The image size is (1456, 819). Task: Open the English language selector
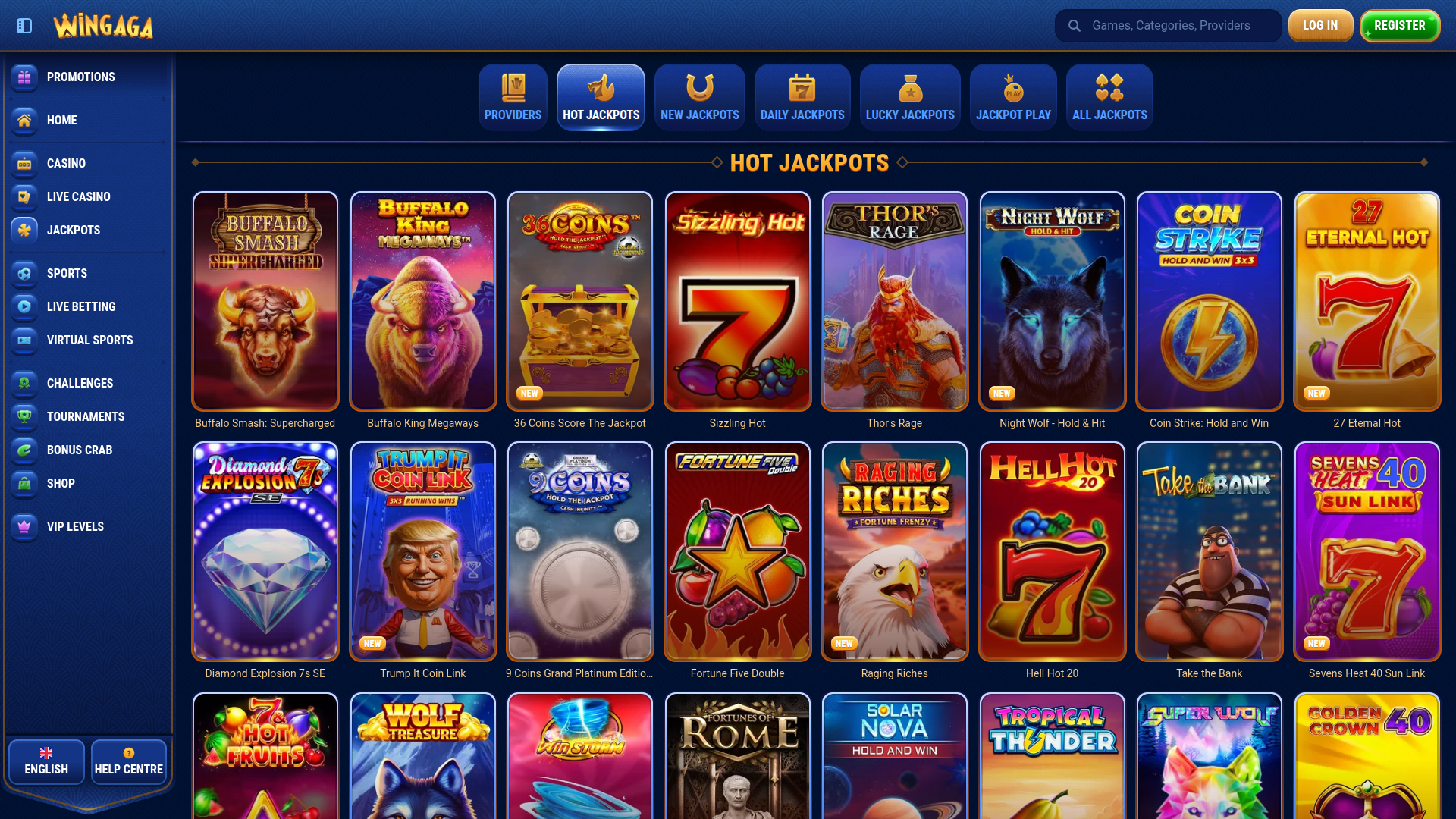coord(45,761)
